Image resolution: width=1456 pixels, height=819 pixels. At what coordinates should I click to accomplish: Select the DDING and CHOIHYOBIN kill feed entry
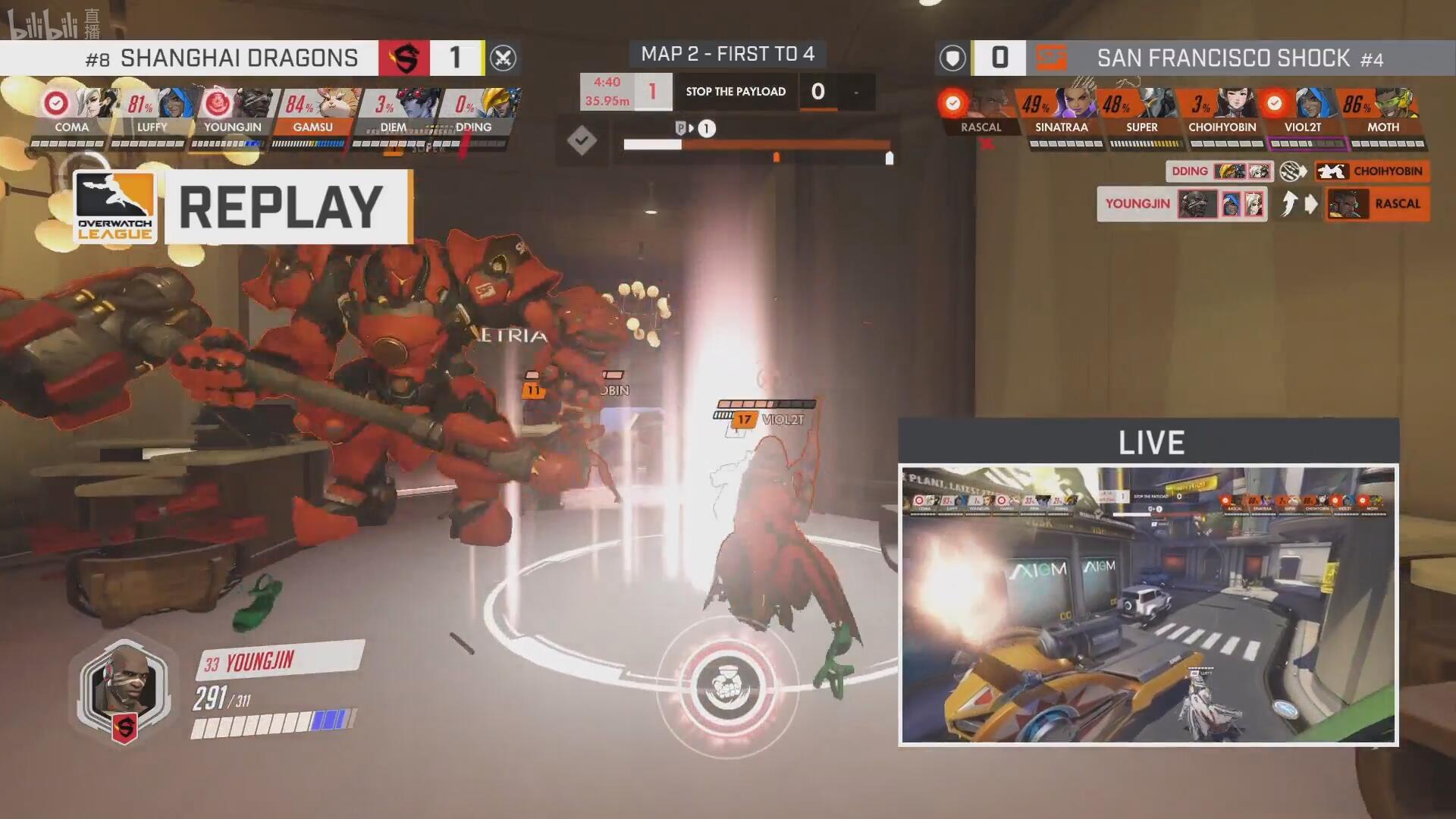point(1297,171)
